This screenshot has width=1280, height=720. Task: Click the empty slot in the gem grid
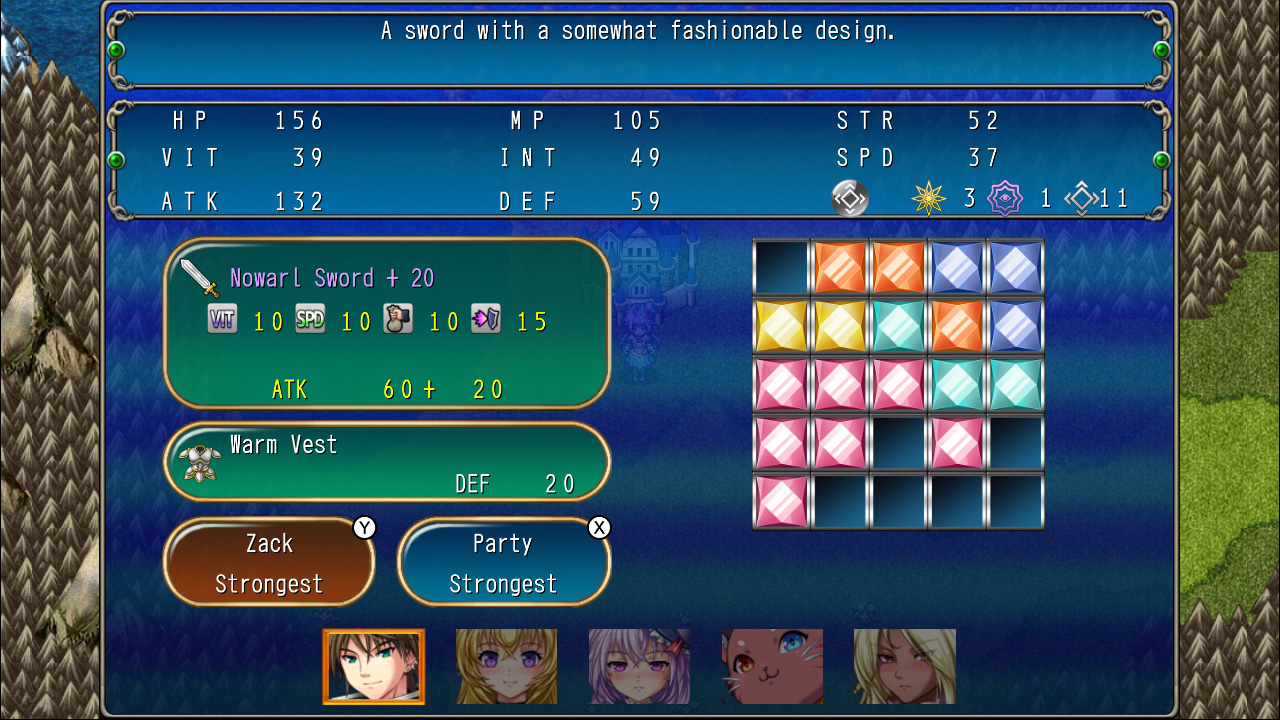[x=780, y=268]
